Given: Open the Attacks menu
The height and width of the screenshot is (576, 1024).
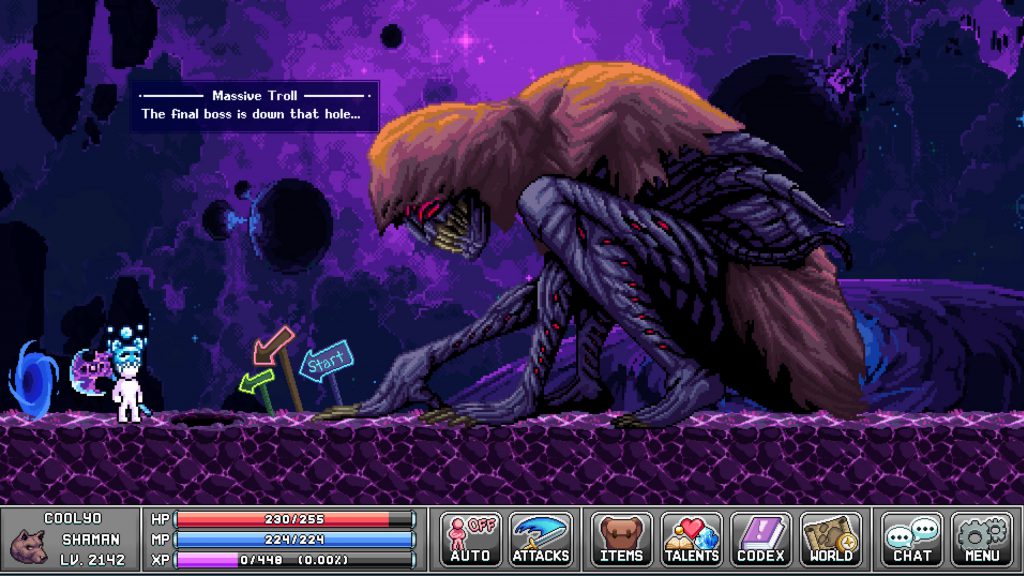Looking at the screenshot, I should (541, 540).
